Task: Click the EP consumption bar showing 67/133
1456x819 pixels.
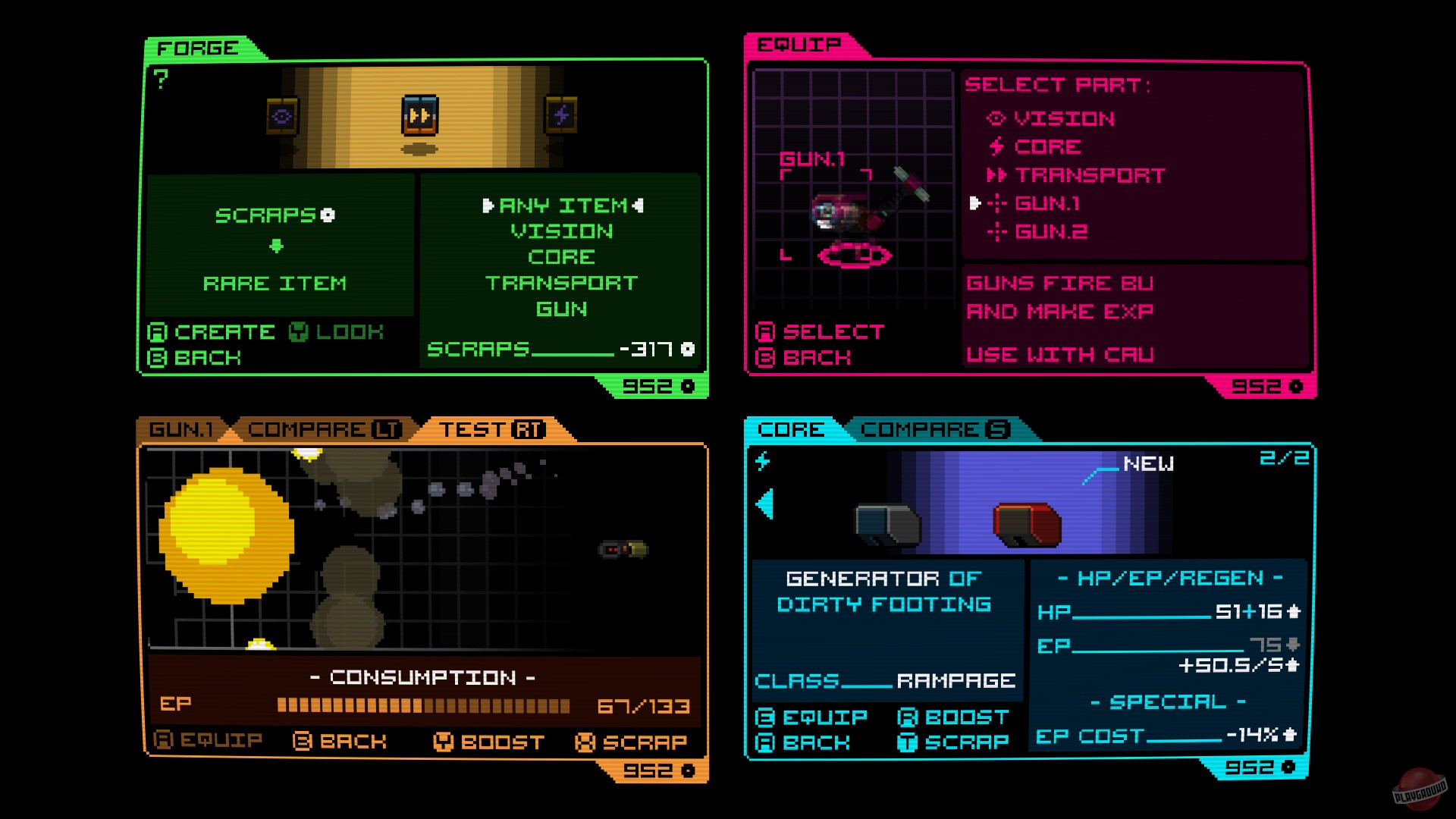Action: click(425, 705)
